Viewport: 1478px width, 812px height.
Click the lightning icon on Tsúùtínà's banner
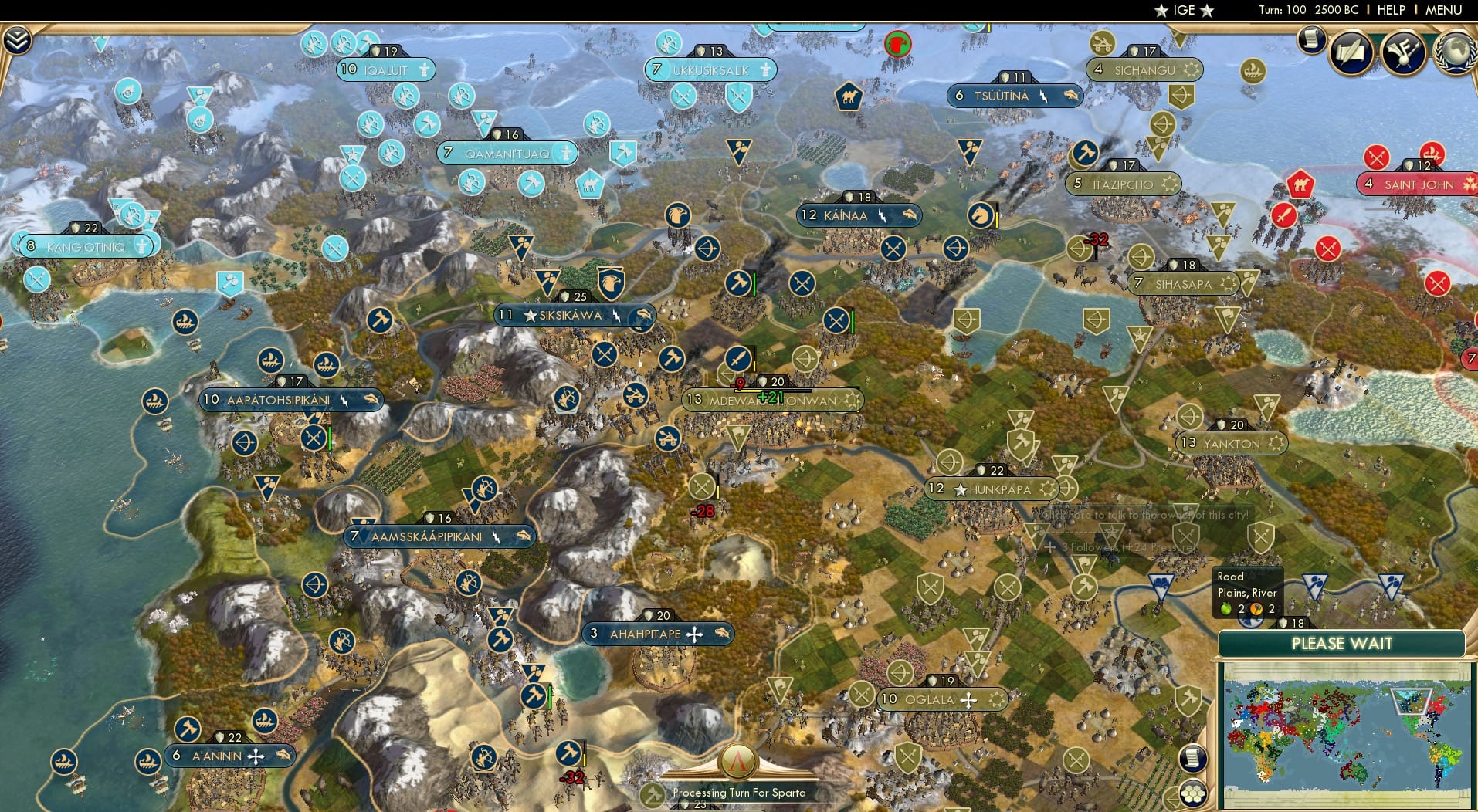click(x=1044, y=96)
